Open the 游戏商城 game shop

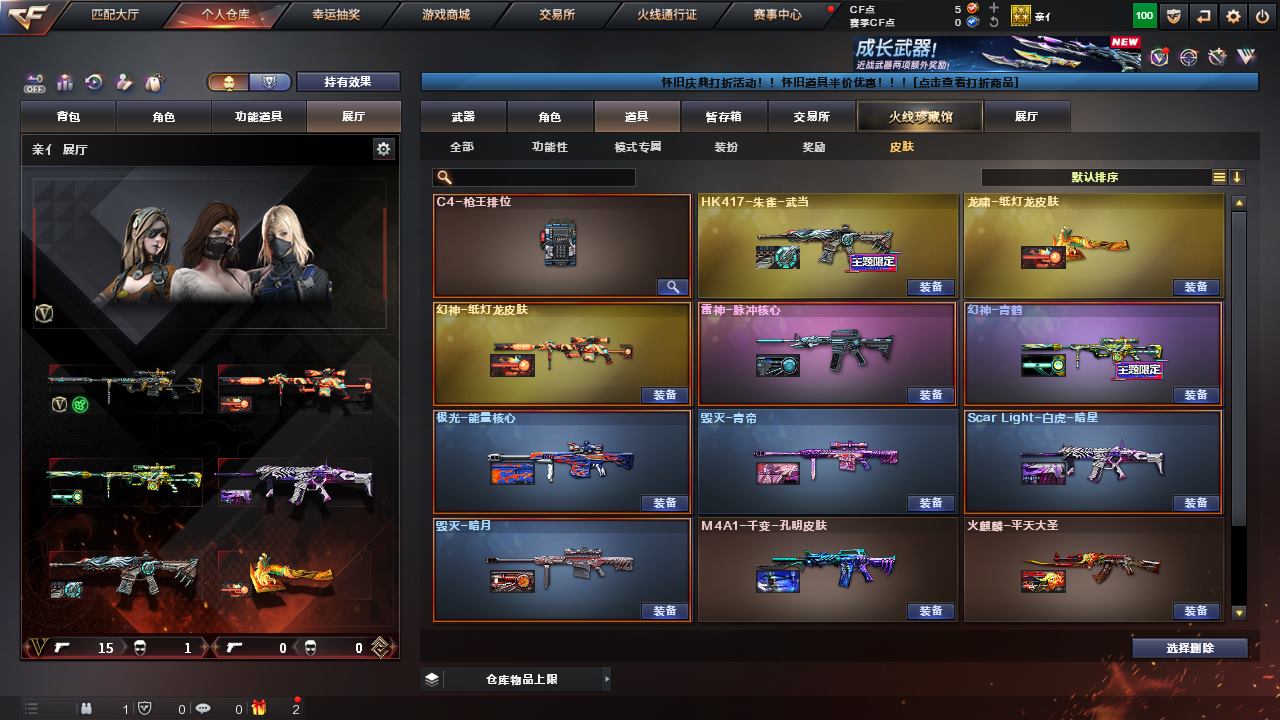click(446, 15)
